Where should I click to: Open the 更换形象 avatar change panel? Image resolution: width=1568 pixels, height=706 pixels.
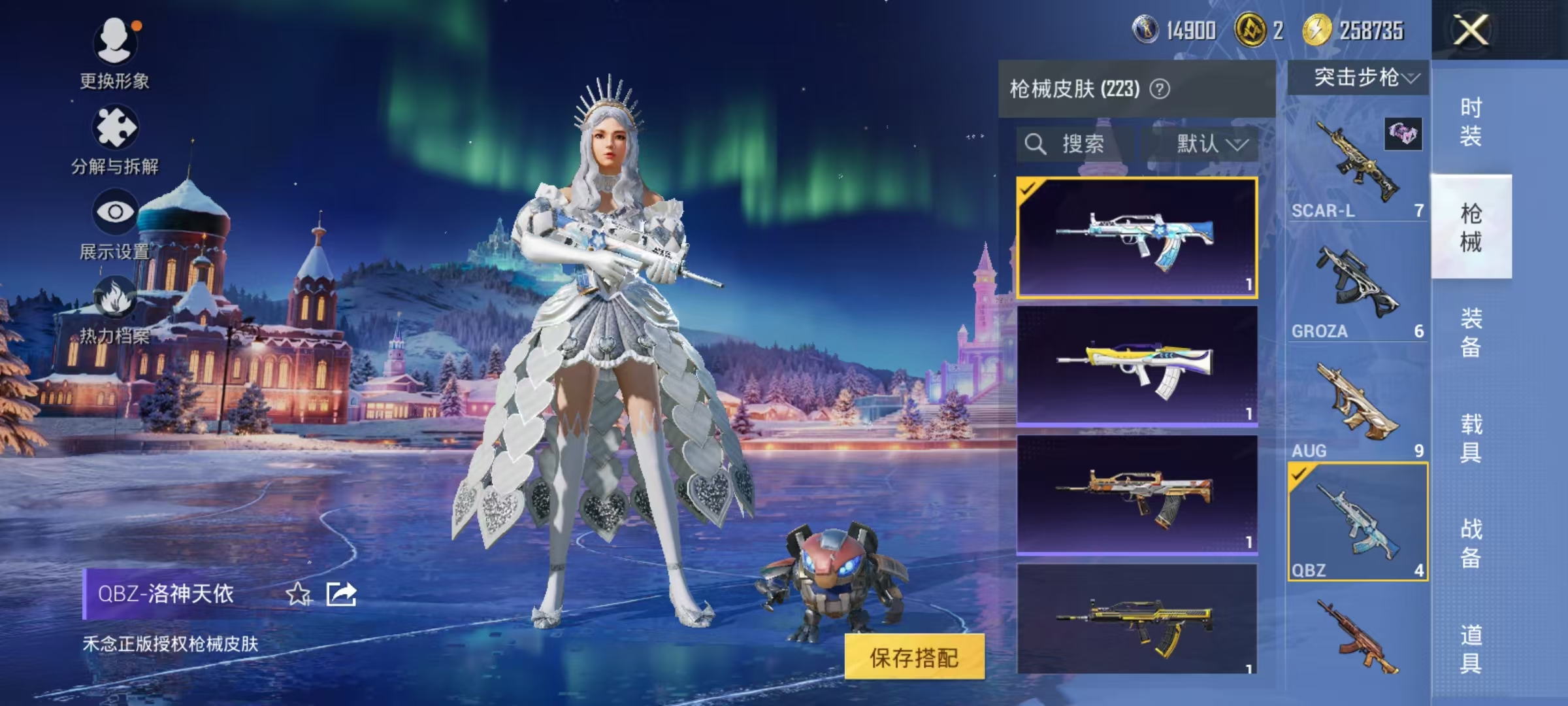click(x=114, y=44)
